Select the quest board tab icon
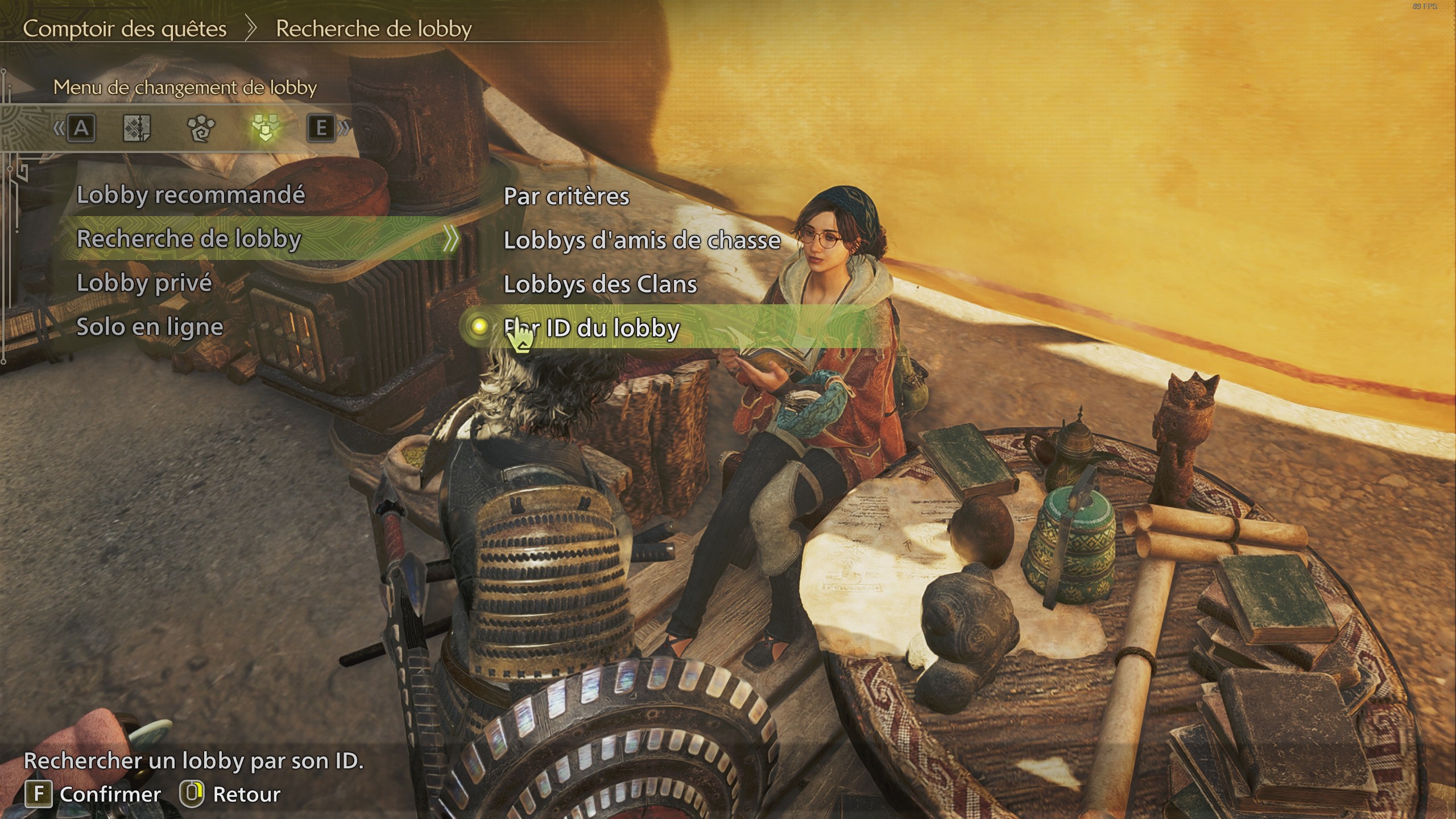 [137, 129]
